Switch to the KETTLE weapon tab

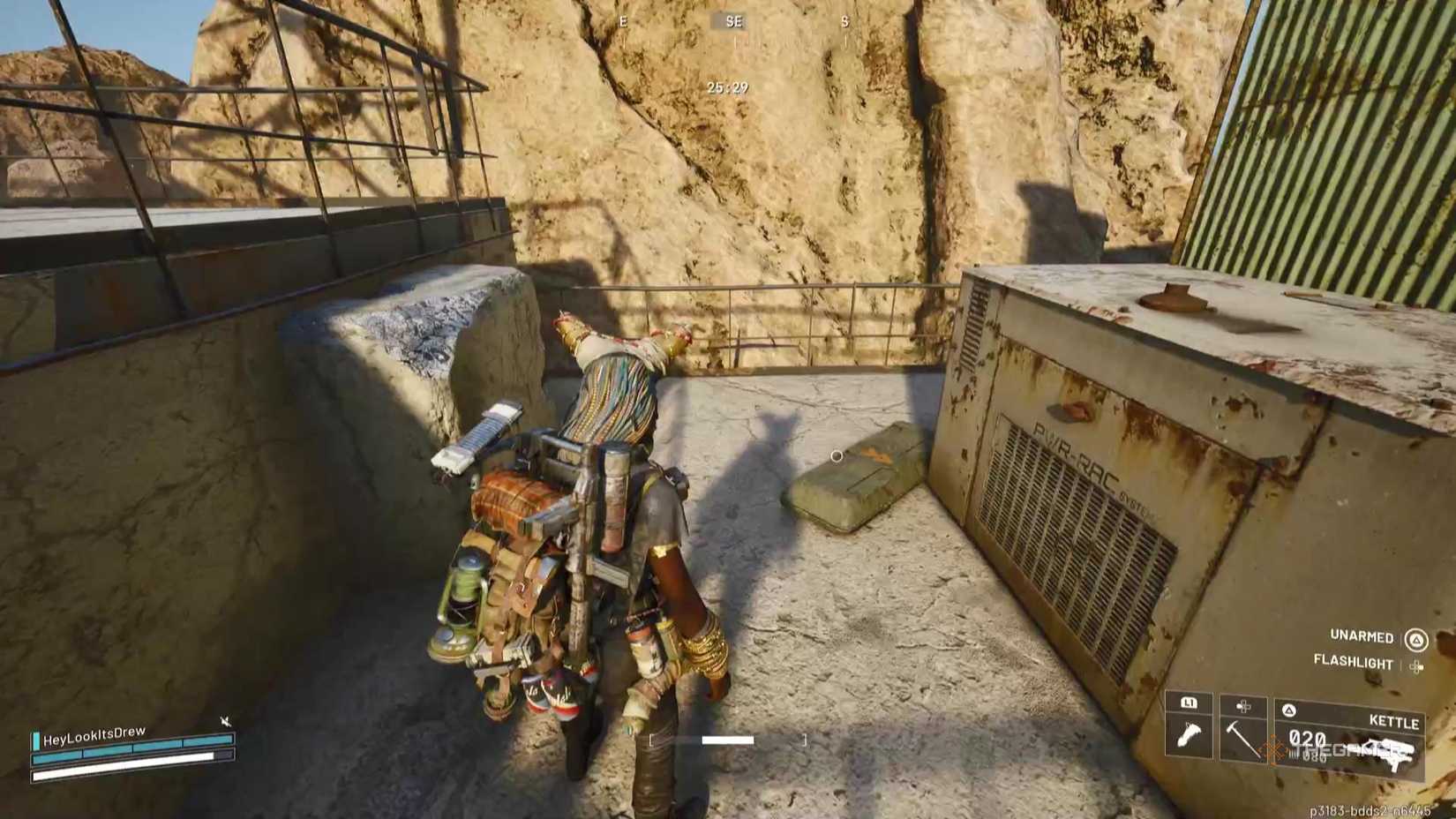click(x=1394, y=719)
